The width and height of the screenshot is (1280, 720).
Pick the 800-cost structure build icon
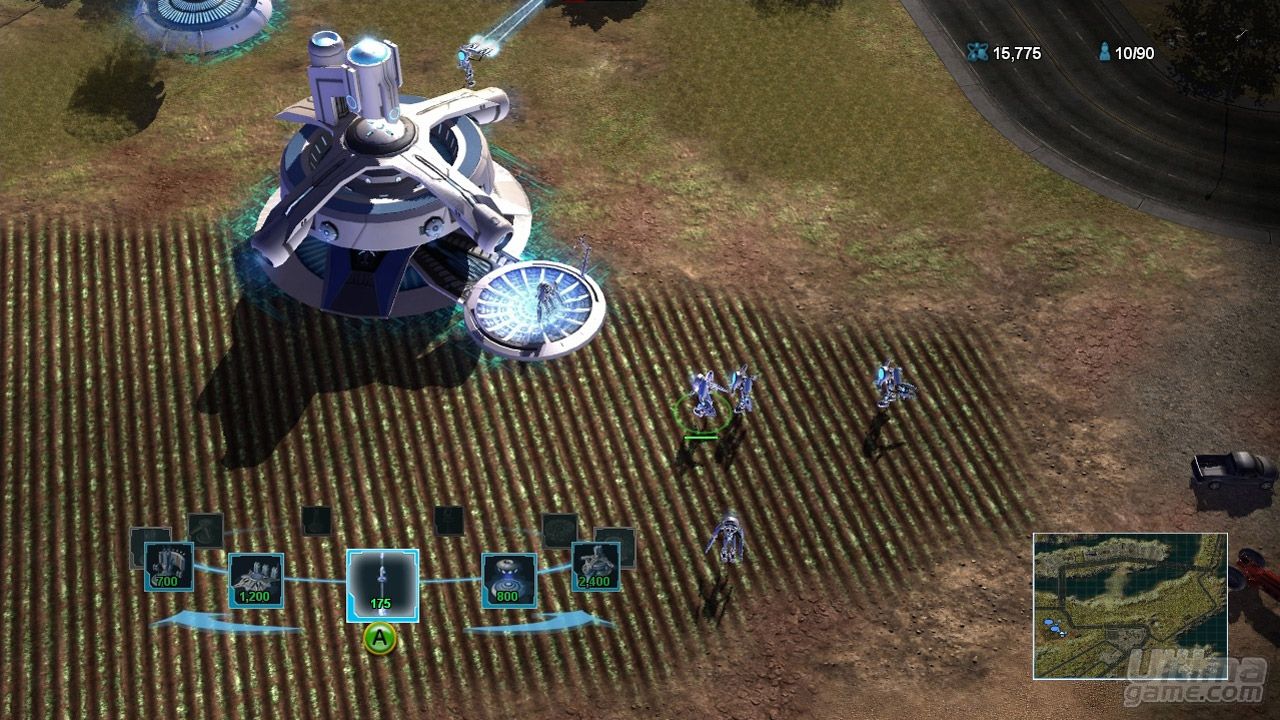tap(509, 580)
